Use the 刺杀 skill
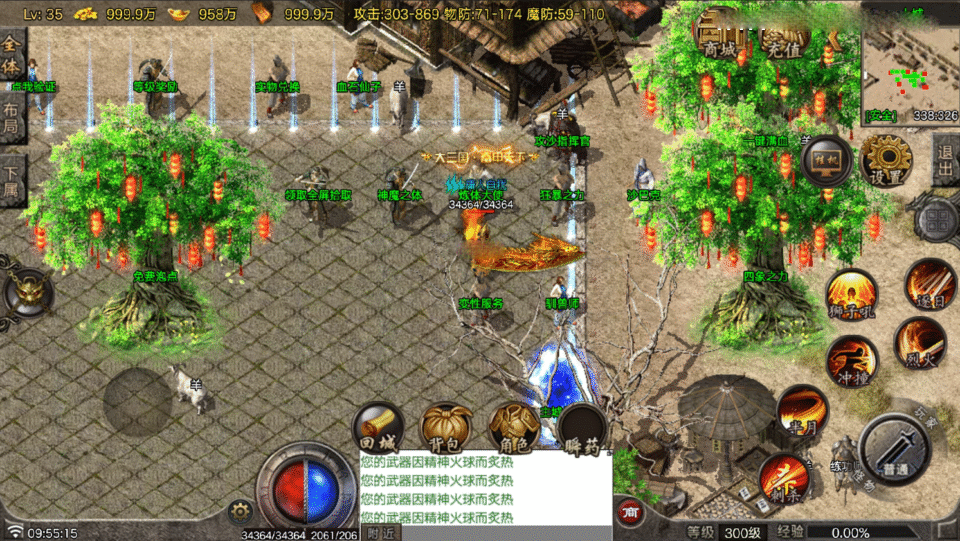960x541 pixels. [783, 476]
